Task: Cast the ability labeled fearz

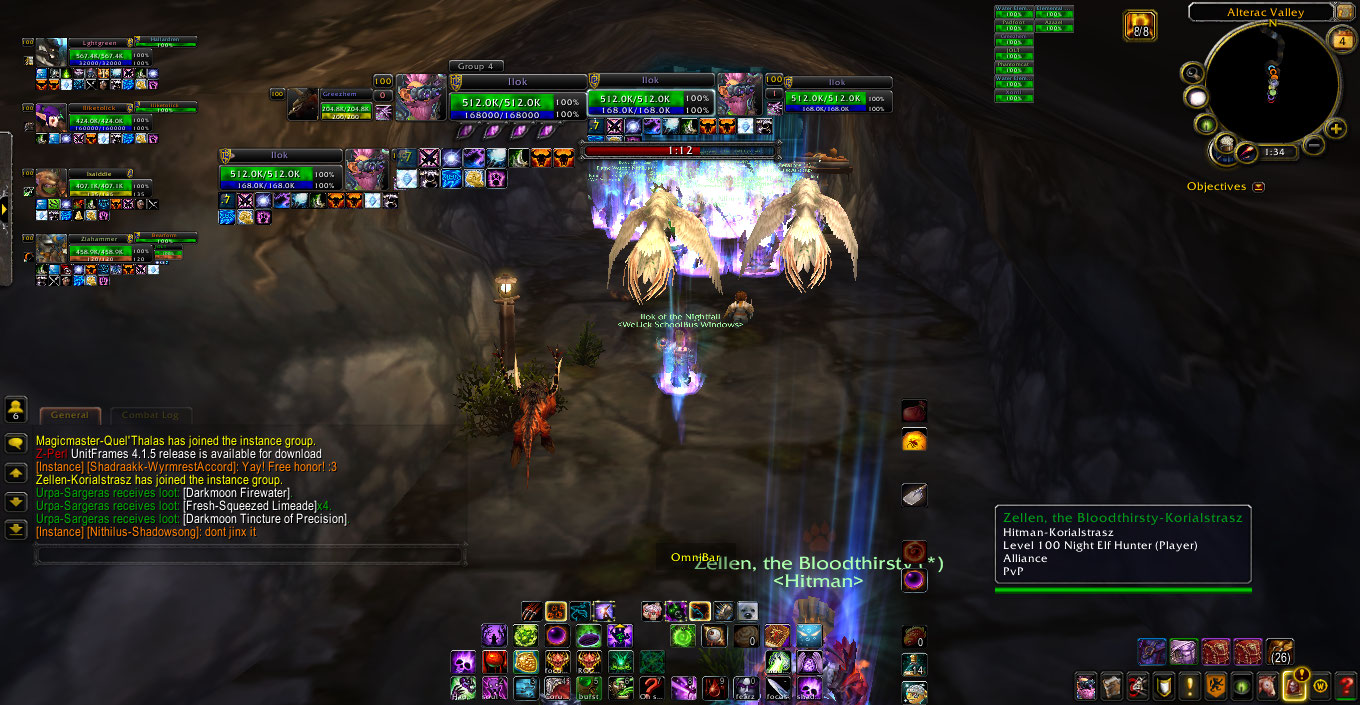Action: 746,687
